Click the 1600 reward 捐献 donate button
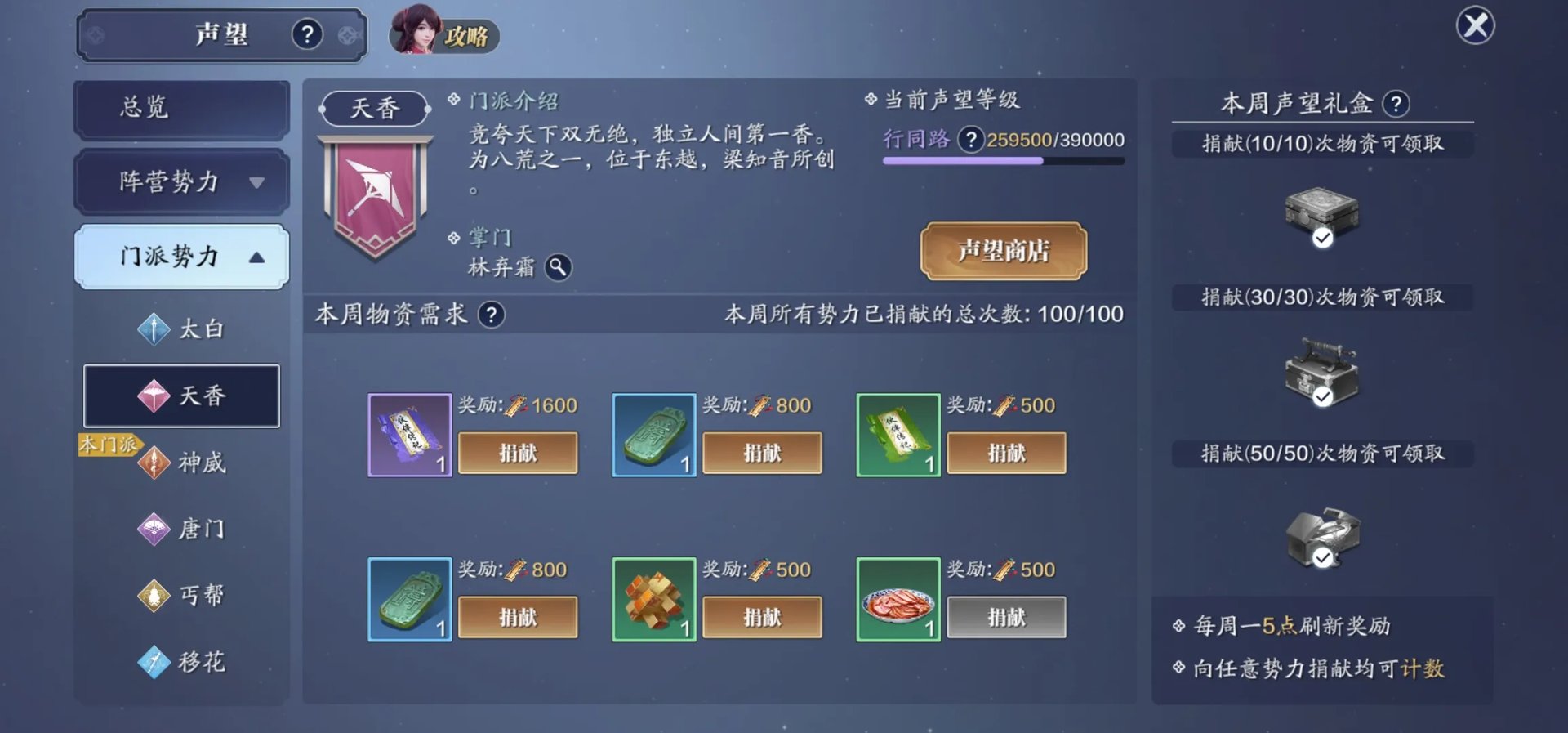Viewport: 1568px width, 733px height. (x=518, y=453)
